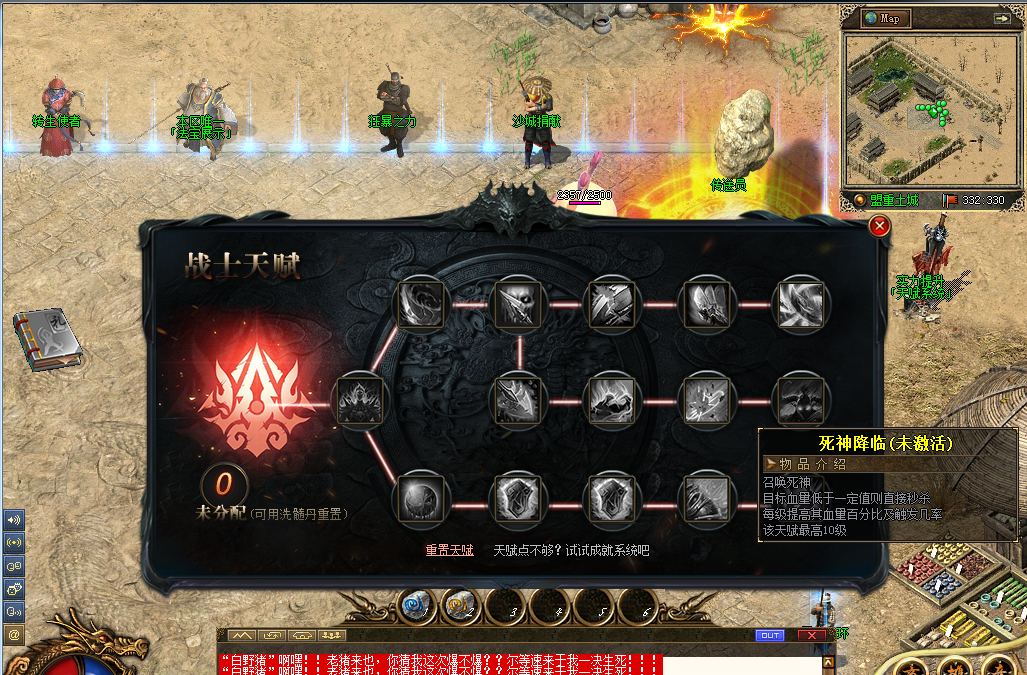Use the blue spiral stone in hotbar slot 1
This screenshot has height=675, width=1027.
click(x=418, y=606)
